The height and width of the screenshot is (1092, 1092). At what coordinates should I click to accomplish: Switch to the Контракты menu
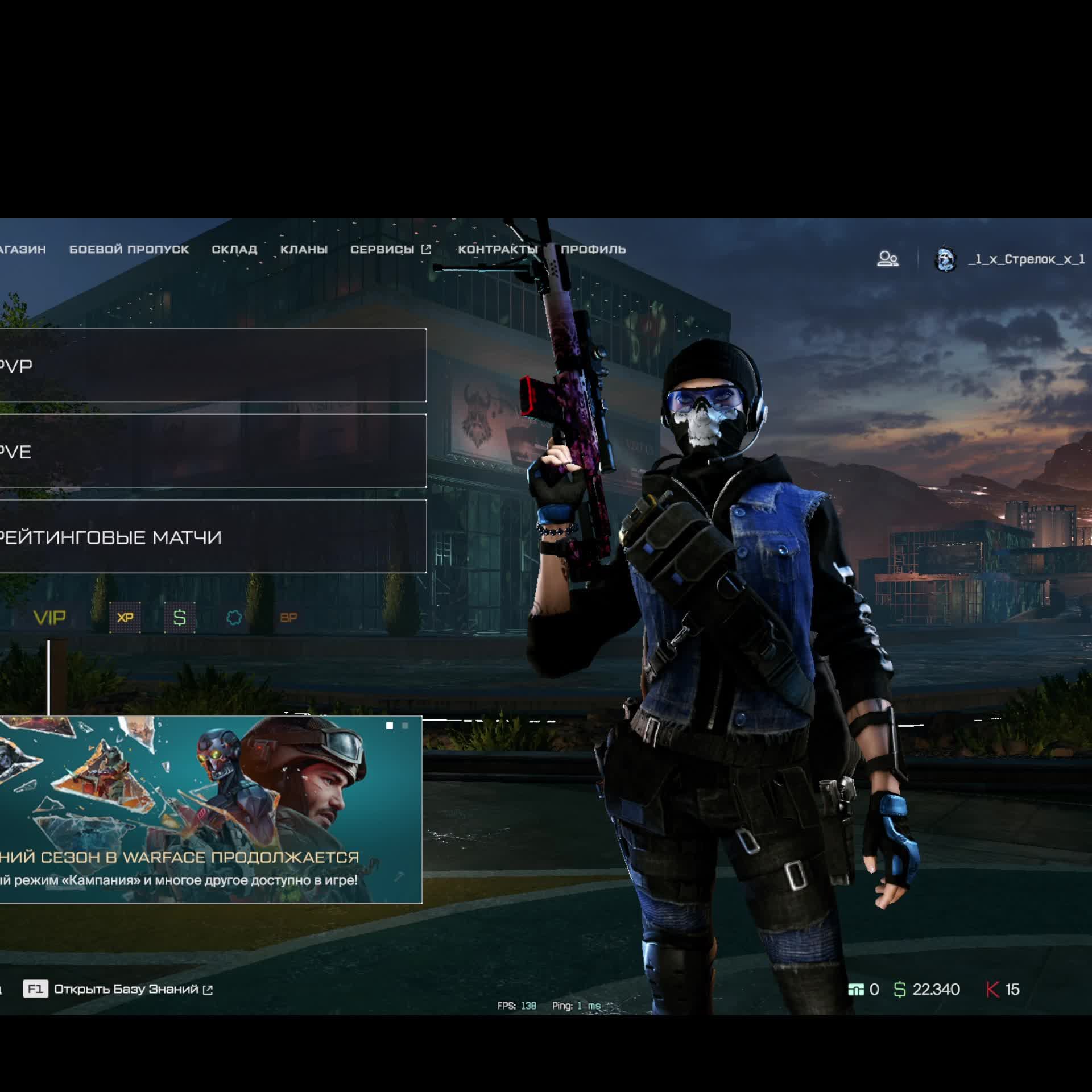click(x=498, y=249)
